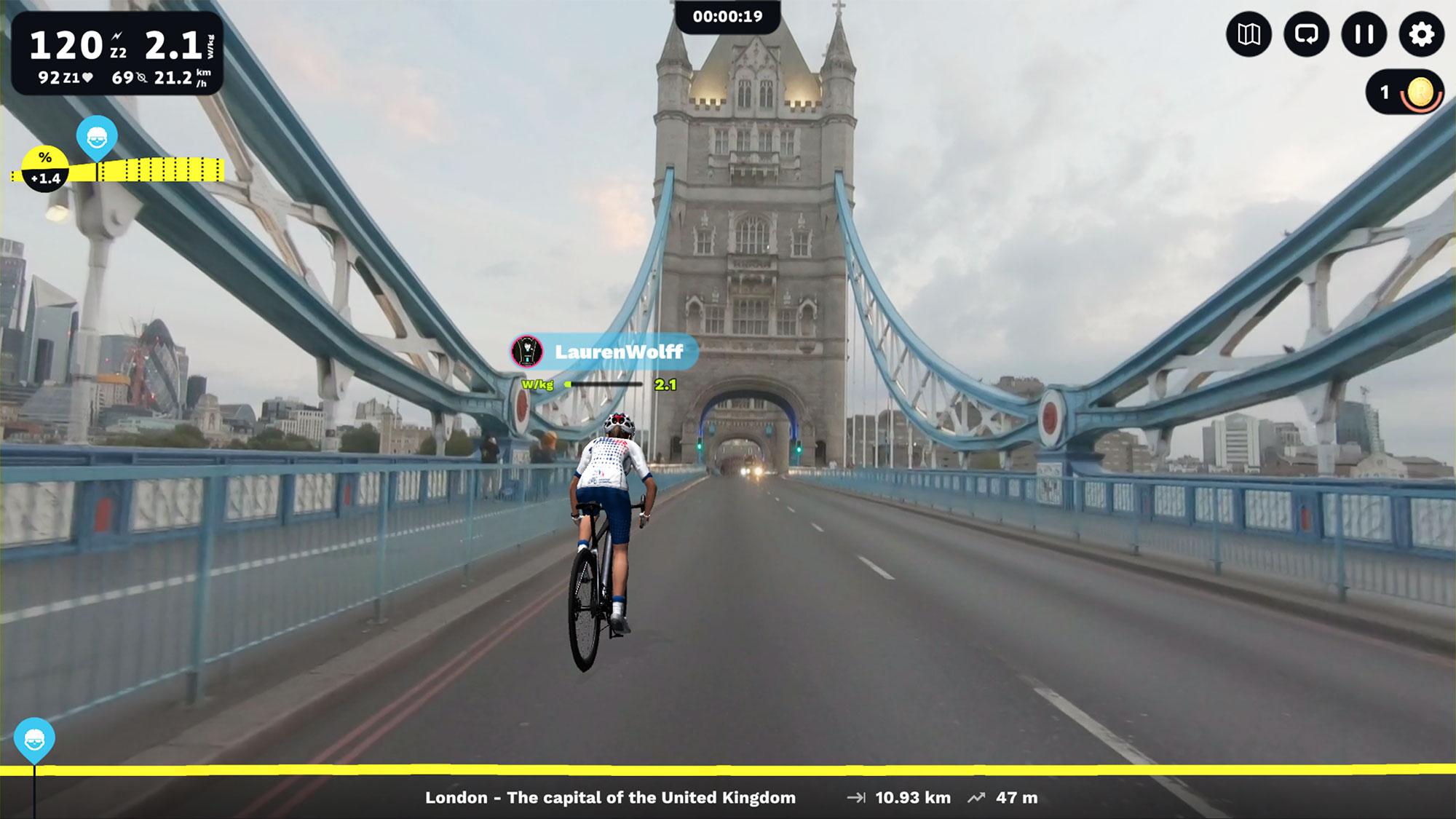Click the London route title text
The image size is (1456, 819).
(x=612, y=798)
